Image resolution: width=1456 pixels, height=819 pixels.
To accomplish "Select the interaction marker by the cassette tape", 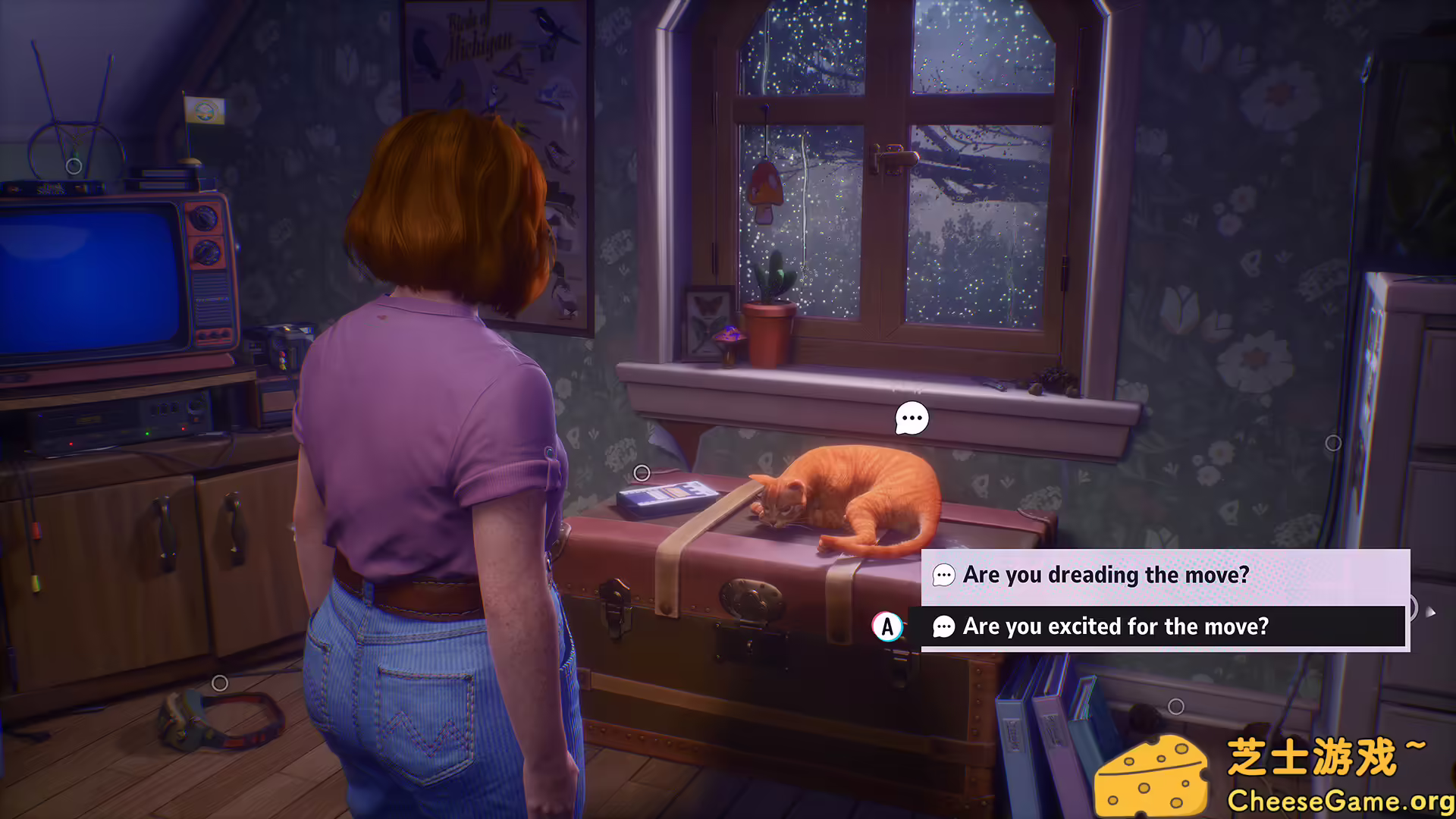I will (642, 473).
